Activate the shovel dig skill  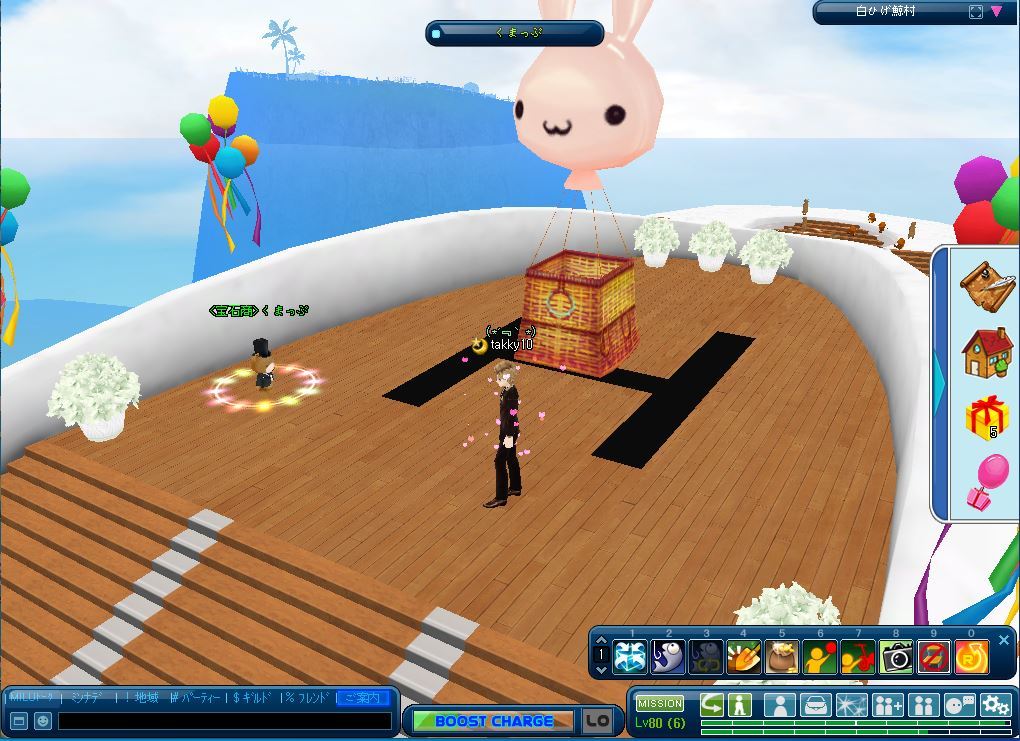743,657
